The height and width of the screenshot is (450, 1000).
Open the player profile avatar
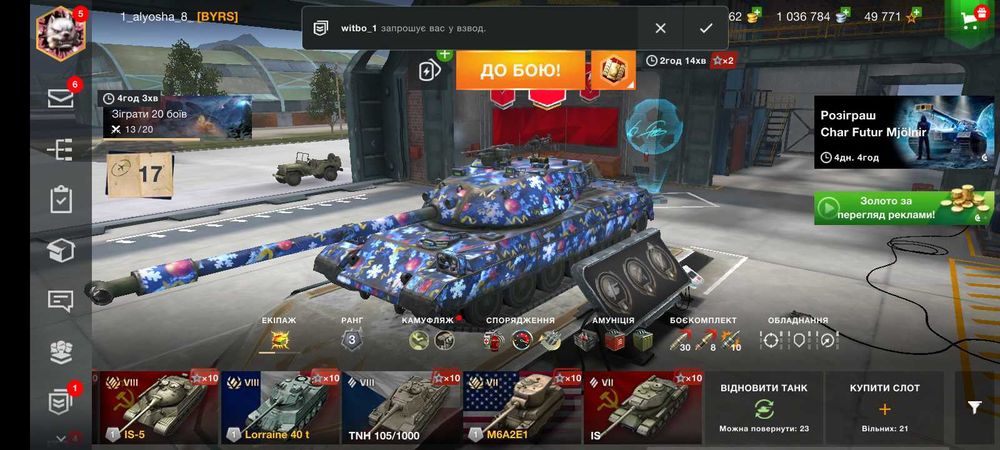coord(60,33)
